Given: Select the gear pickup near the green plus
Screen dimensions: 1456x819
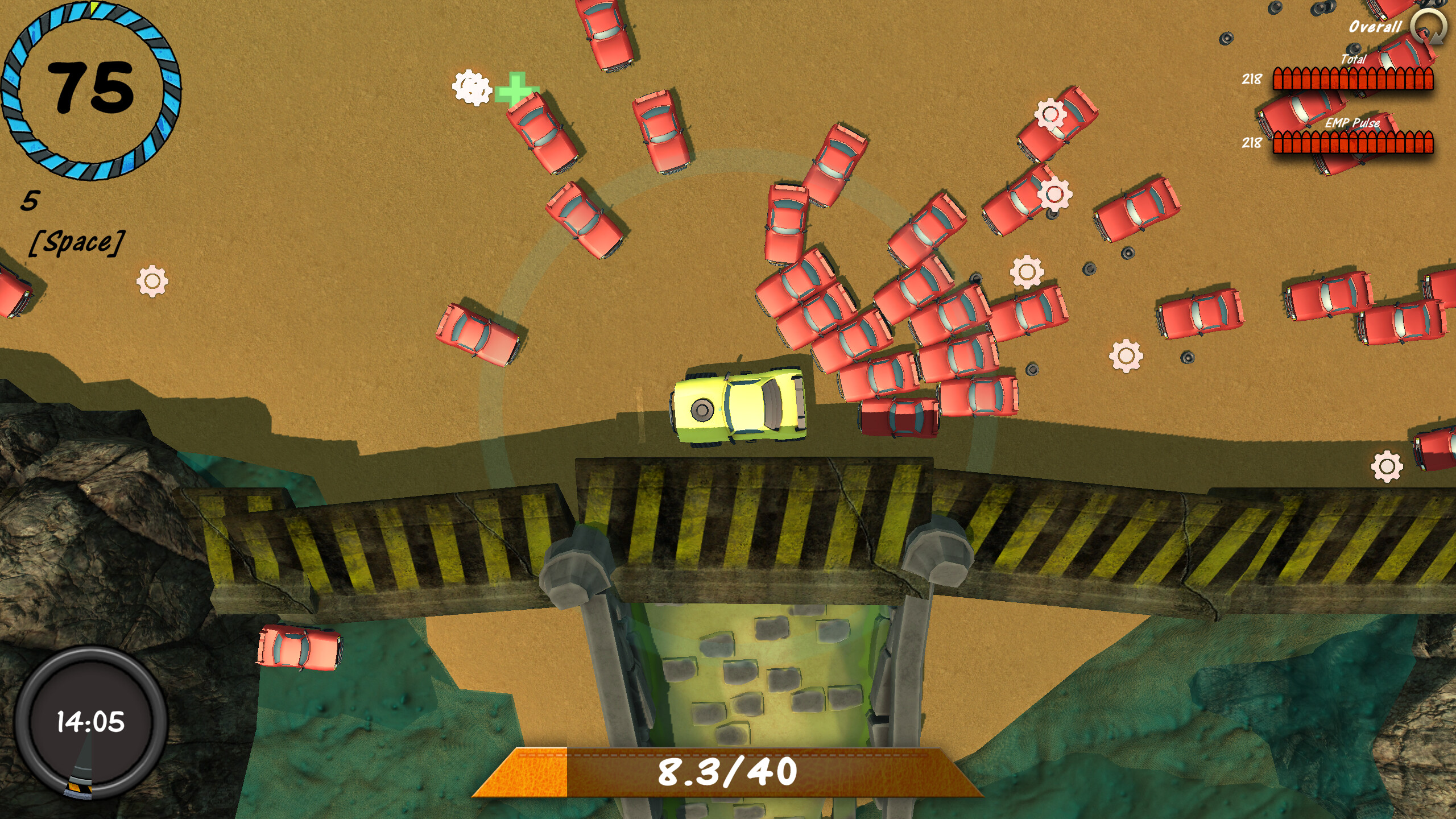Looking at the screenshot, I should 473,89.
